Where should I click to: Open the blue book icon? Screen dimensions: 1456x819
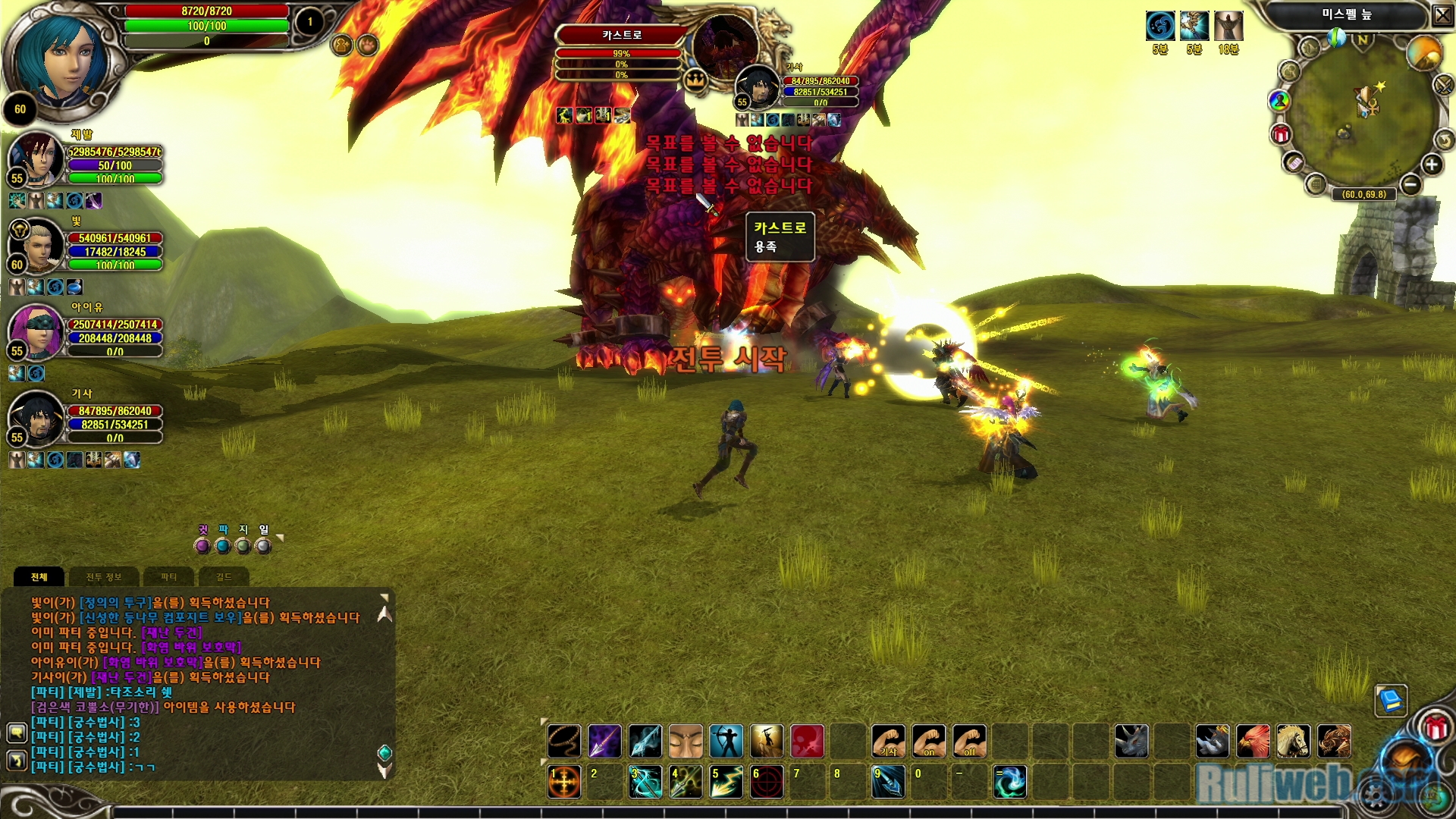coord(1392,700)
